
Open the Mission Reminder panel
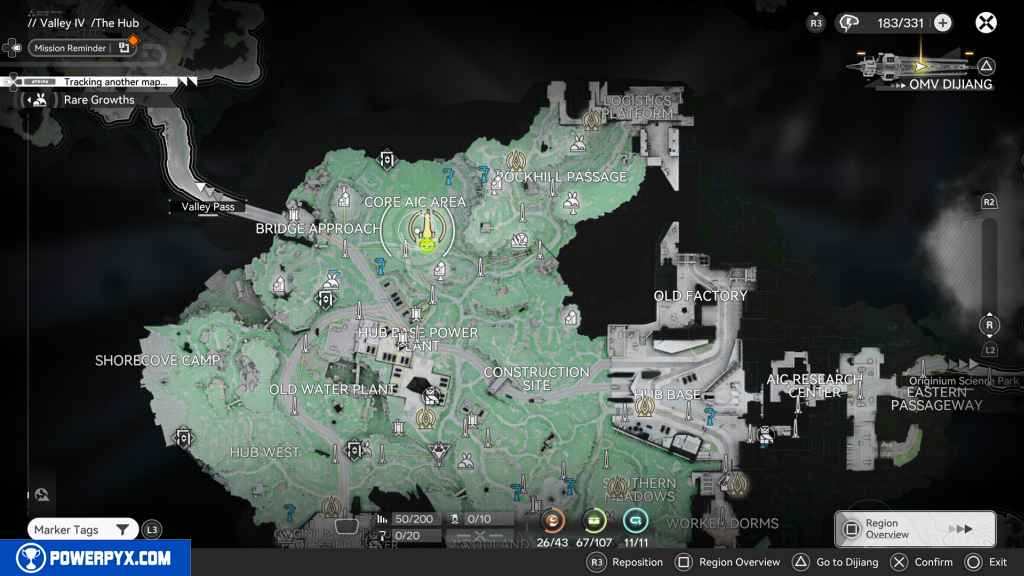(x=70, y=48)
